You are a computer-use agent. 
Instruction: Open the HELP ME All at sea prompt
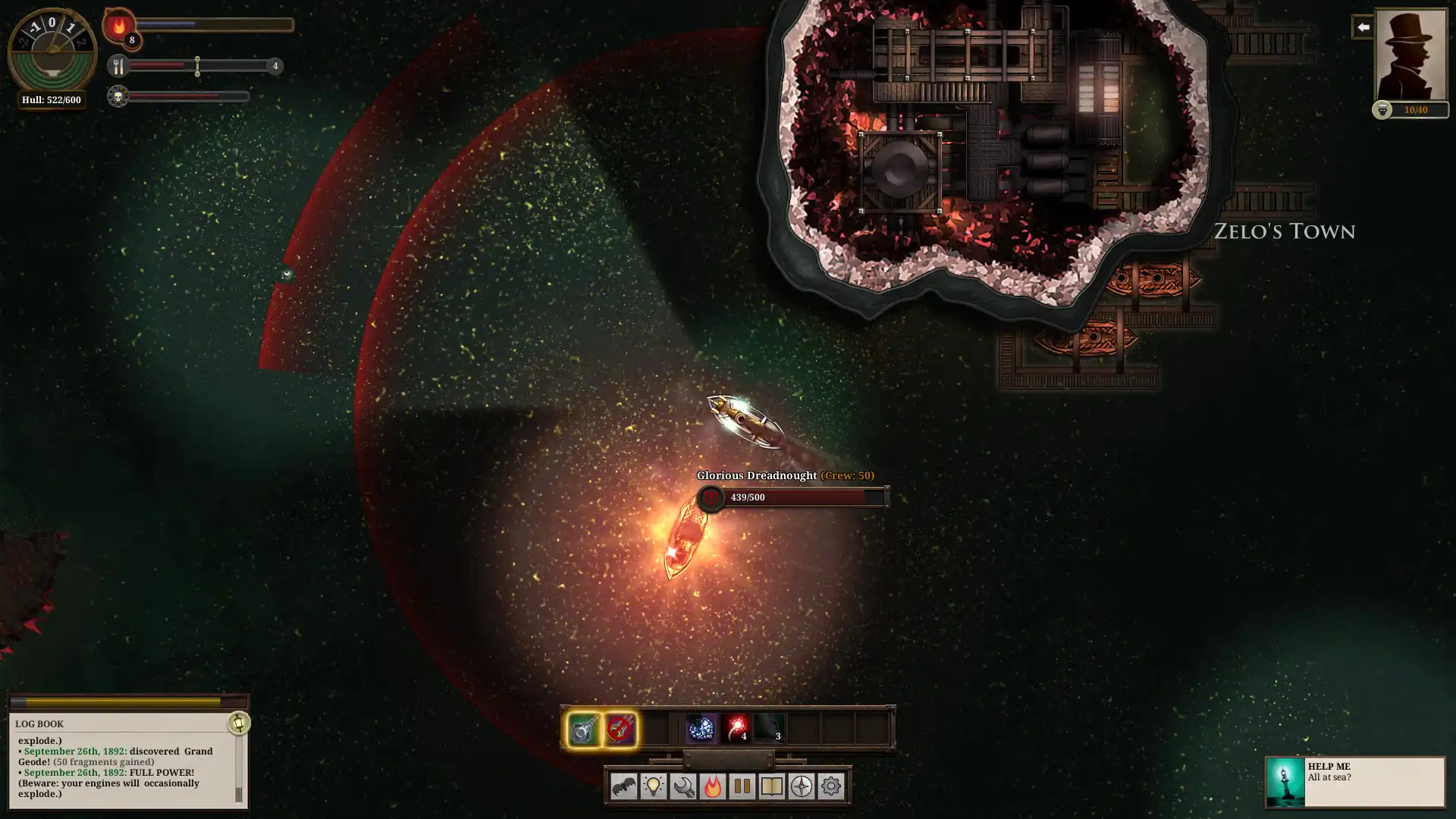click(1357, 782)
